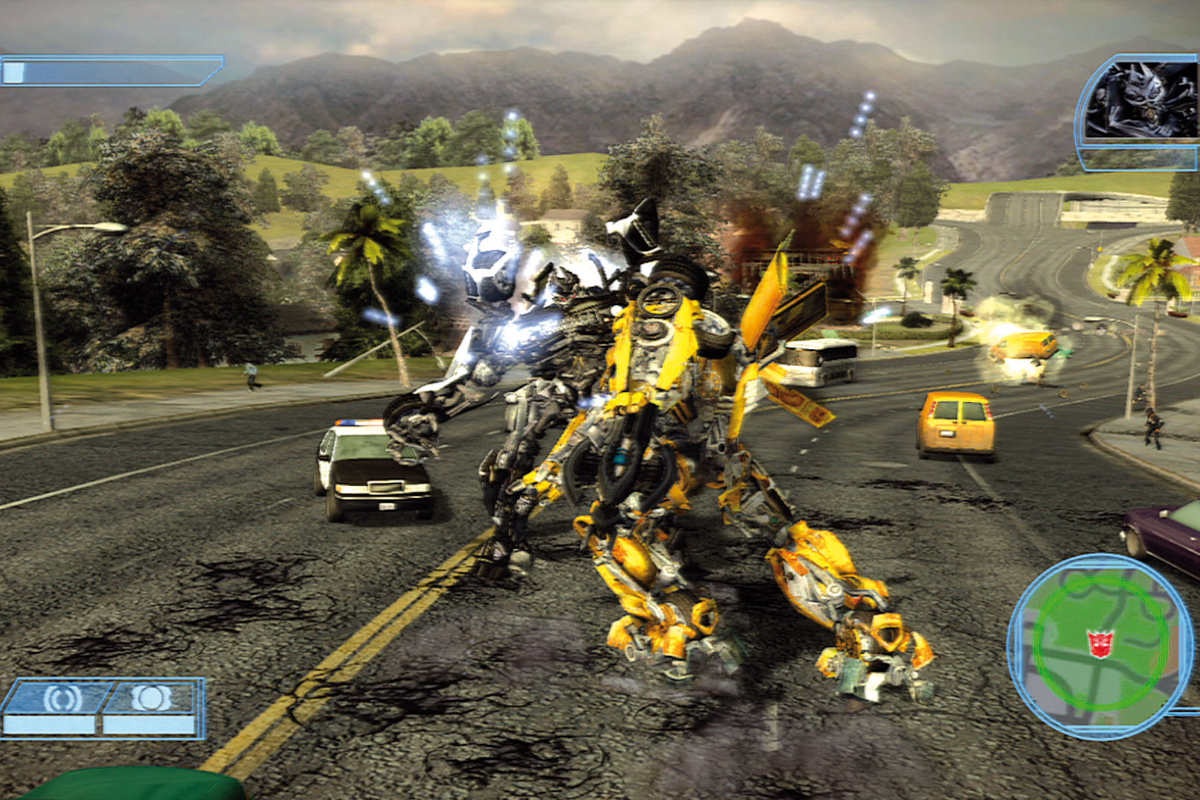Viewport: 1200px width, 800px height.
Task: Click the circular minimap
Action: point(1100,647)
